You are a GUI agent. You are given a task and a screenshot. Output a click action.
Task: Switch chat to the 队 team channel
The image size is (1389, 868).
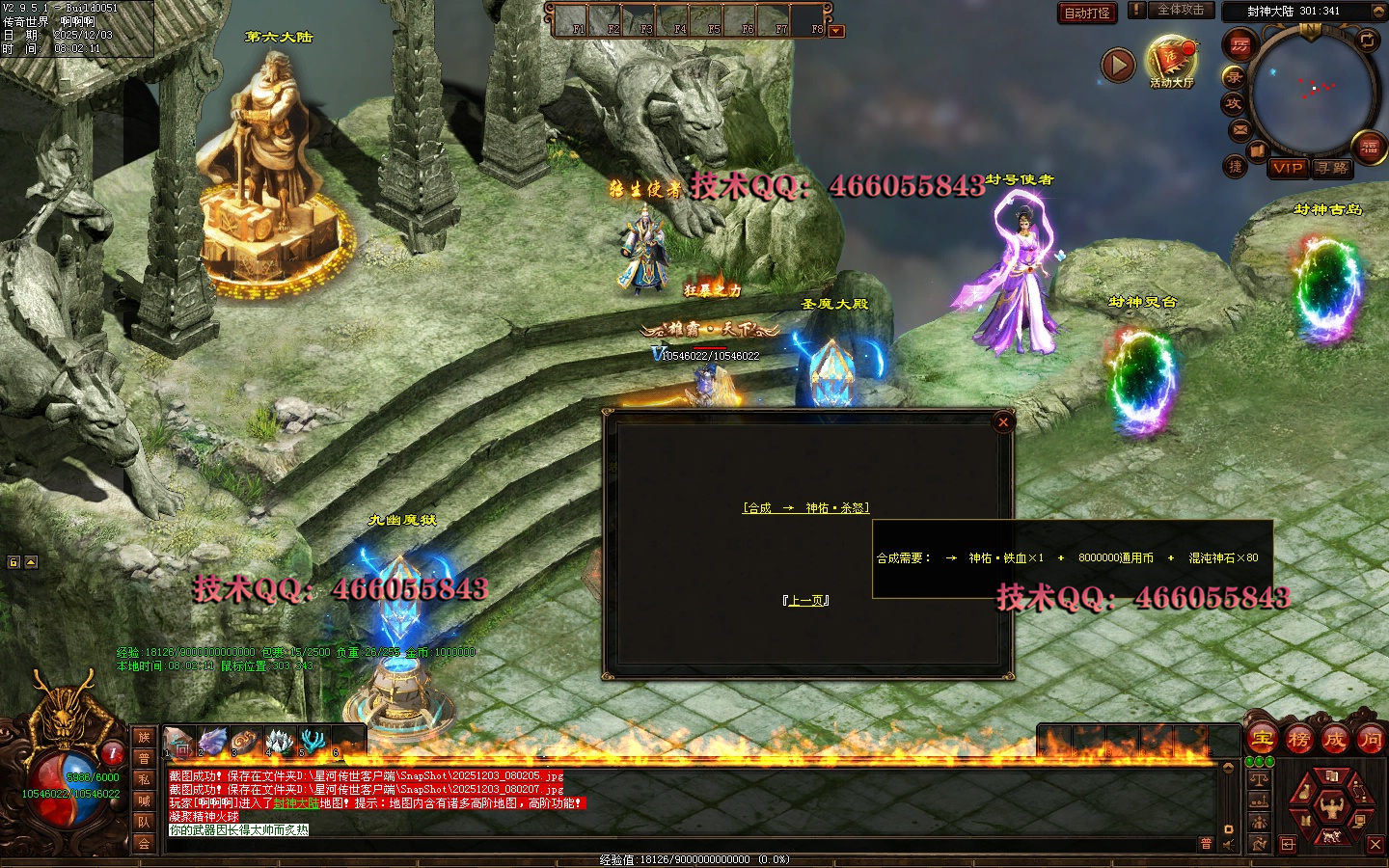[144, 822]
